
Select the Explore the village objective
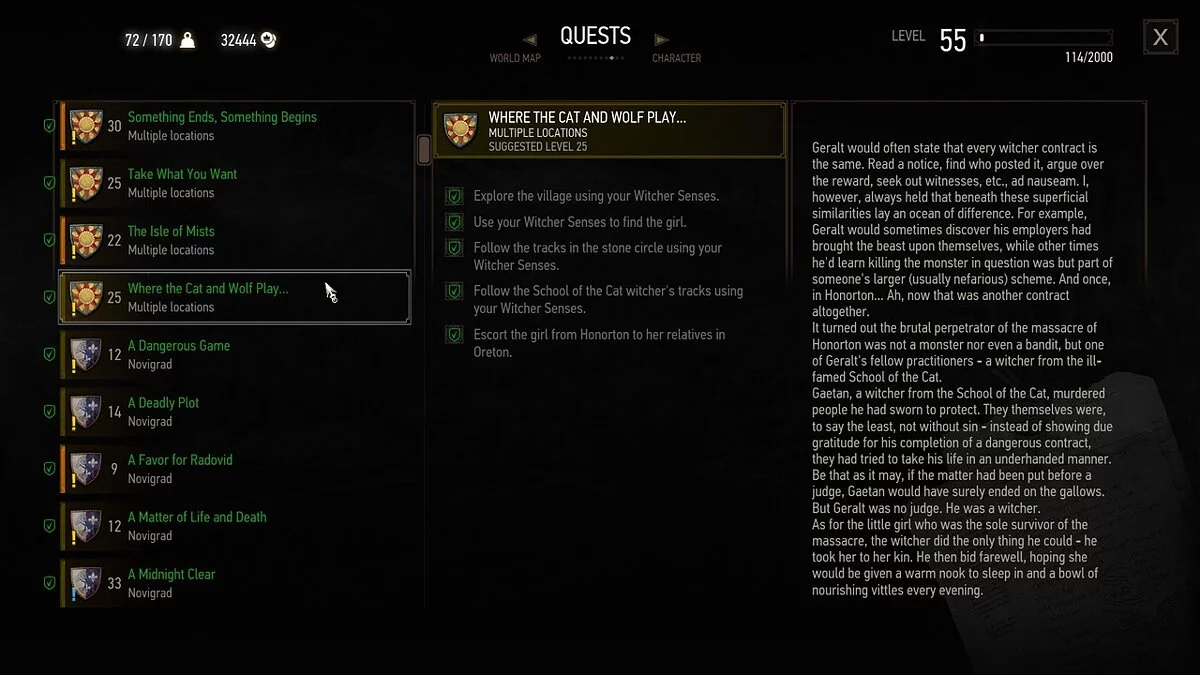[596, 196]
